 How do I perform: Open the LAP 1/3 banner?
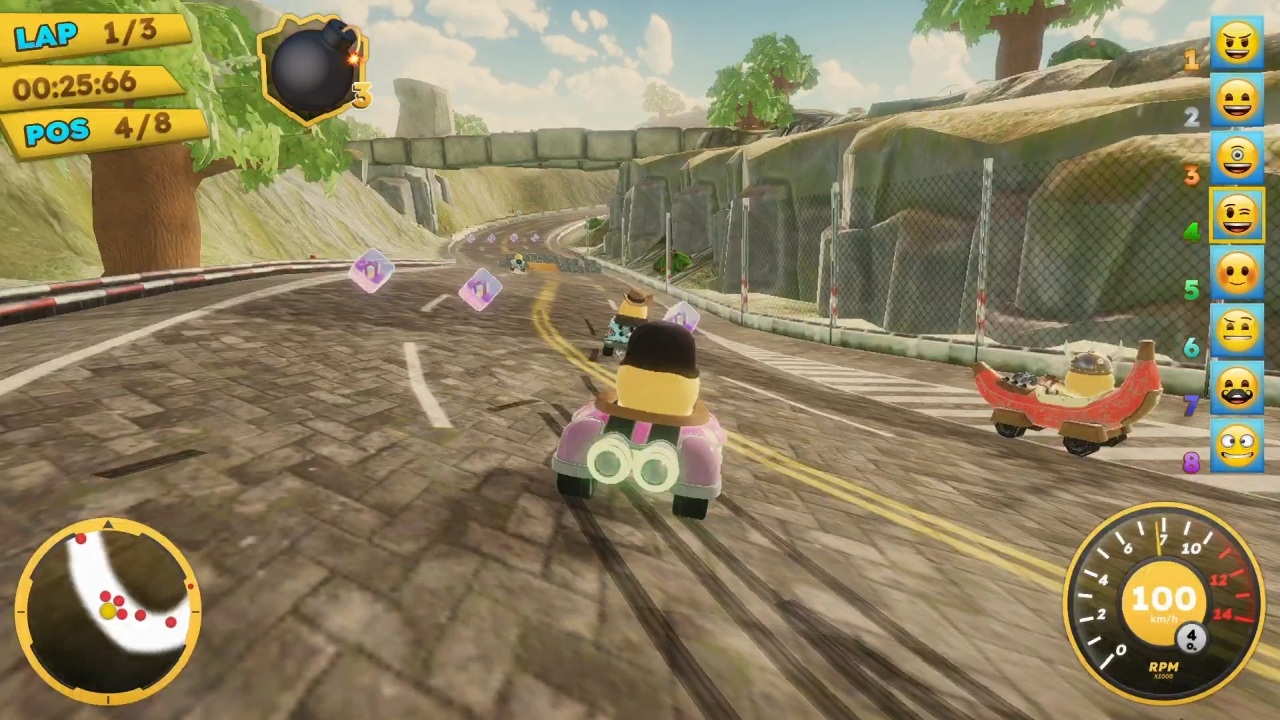point(85,35)
